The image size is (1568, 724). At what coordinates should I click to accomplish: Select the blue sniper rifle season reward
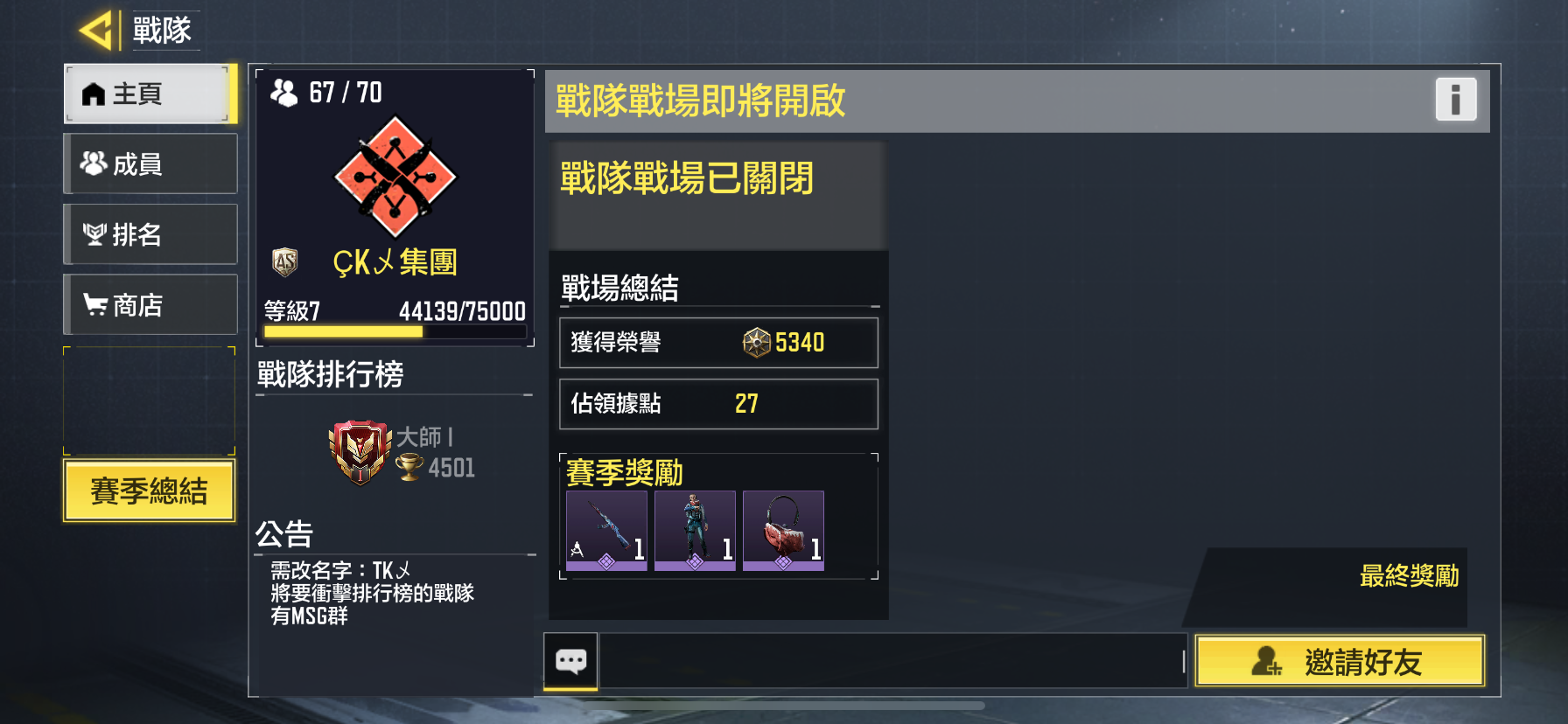[606, 529]
